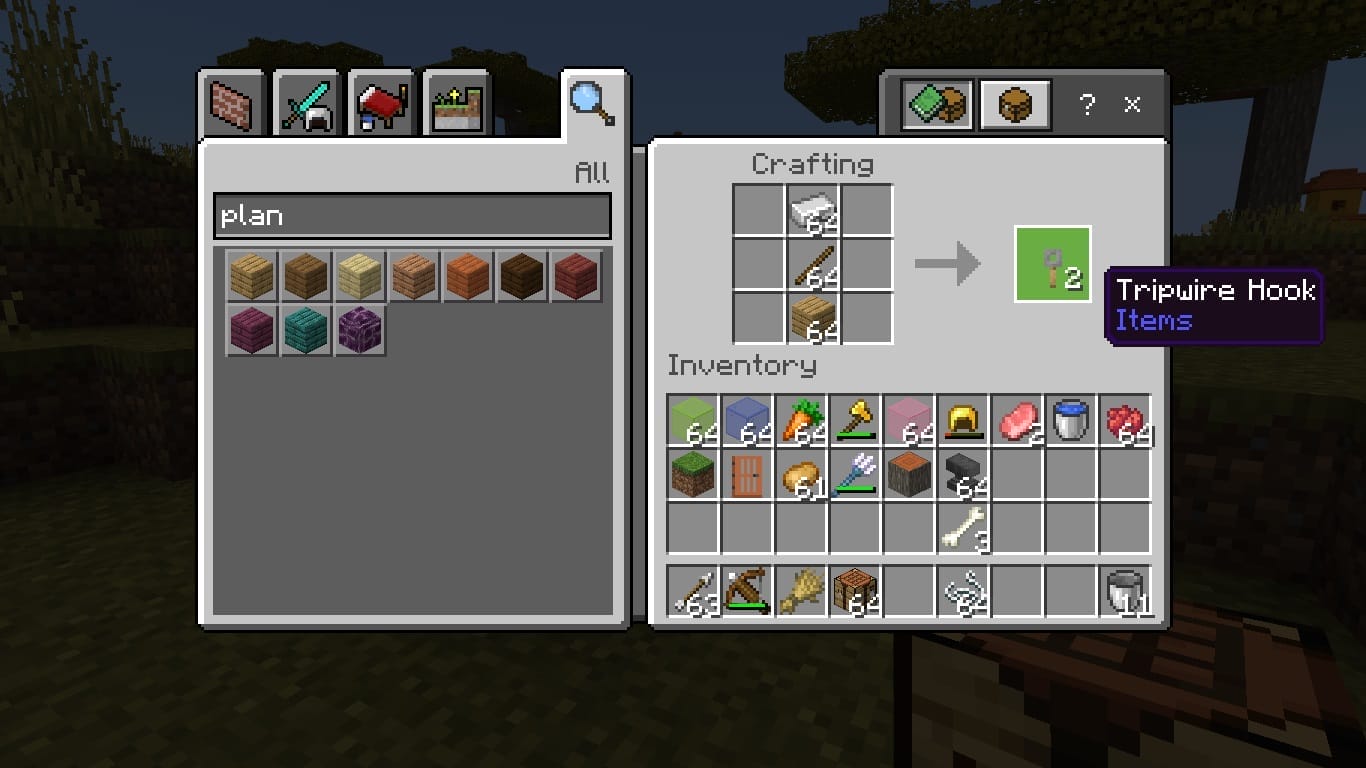Open the Construction tab with the bricks
The height and width of the screenshot is (768, 1366).
click(x=230, y=101)
